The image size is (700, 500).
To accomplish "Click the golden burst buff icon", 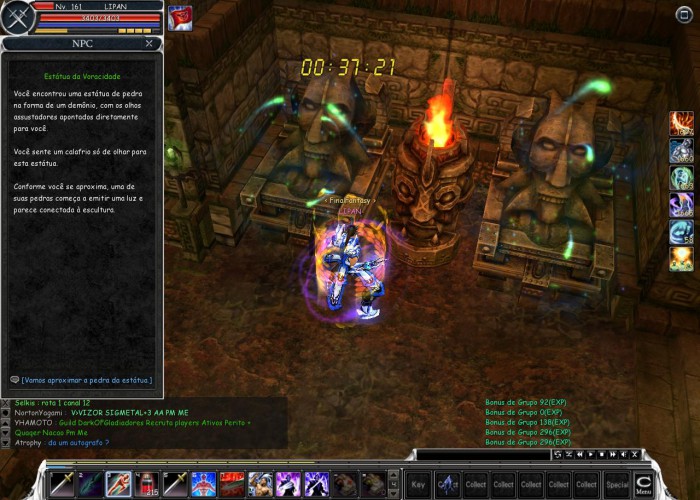I will click(681, 259).
